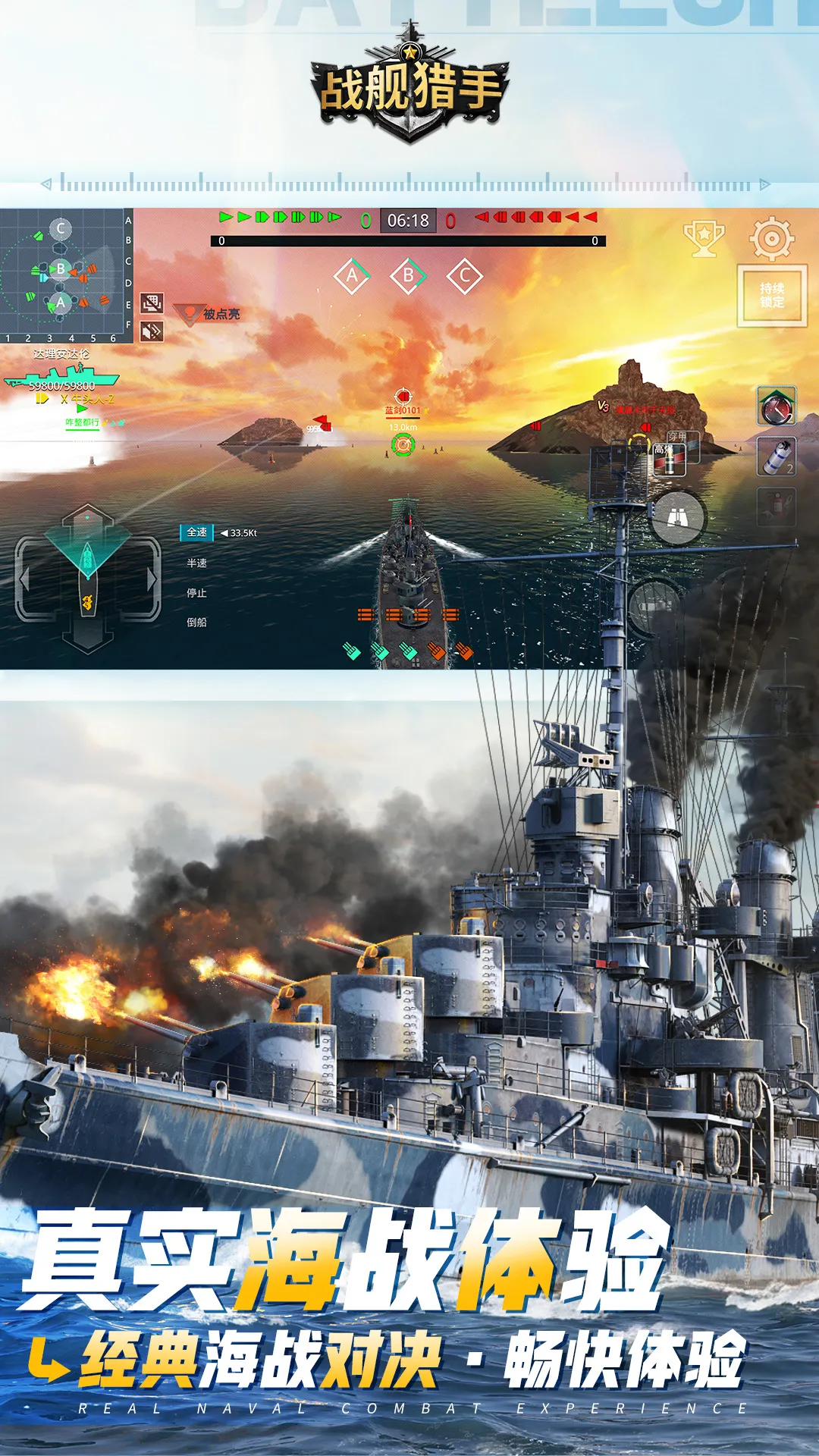Select 停止 to stop the ship
The width and height of the screenshot is (819, 1456).
click(x=197, y=593)
